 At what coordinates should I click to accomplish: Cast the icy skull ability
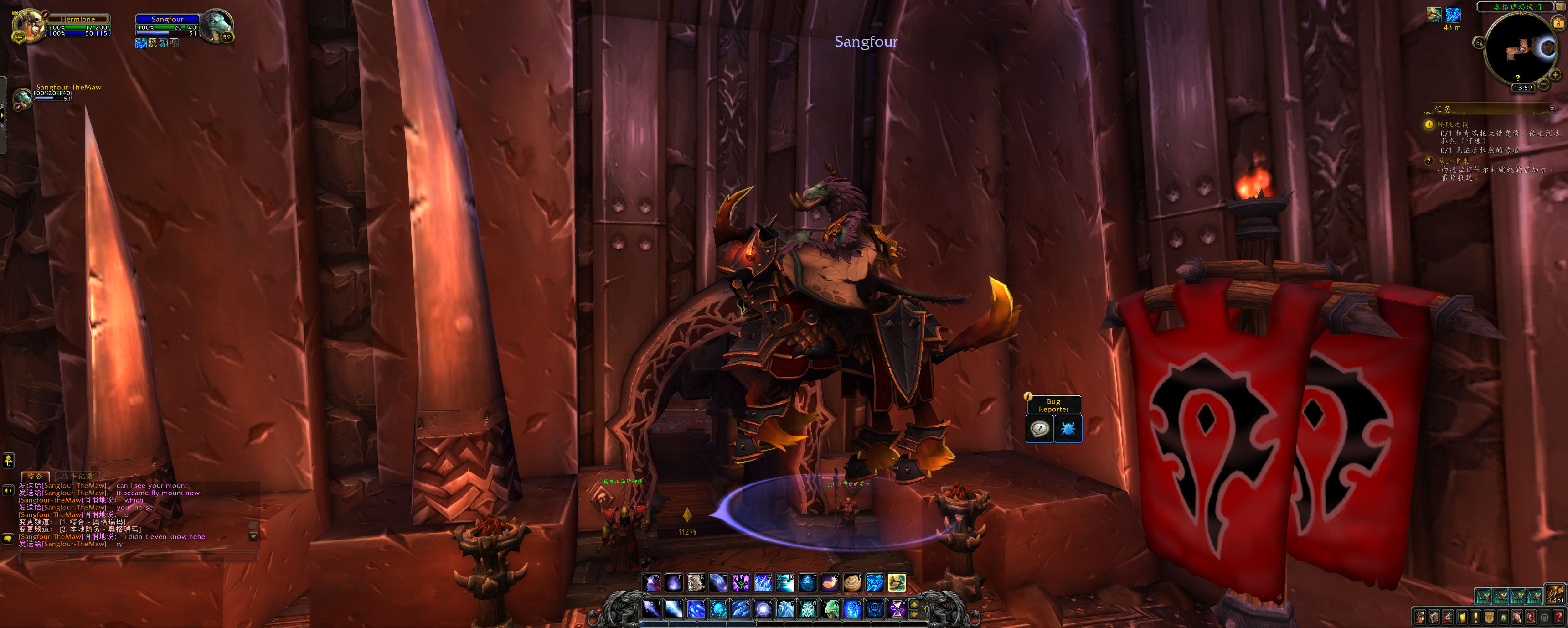[x=807, y=608]
